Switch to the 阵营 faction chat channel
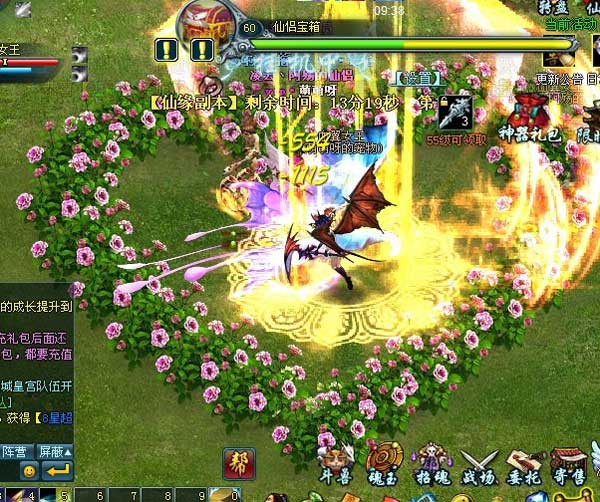 [14, 452]
